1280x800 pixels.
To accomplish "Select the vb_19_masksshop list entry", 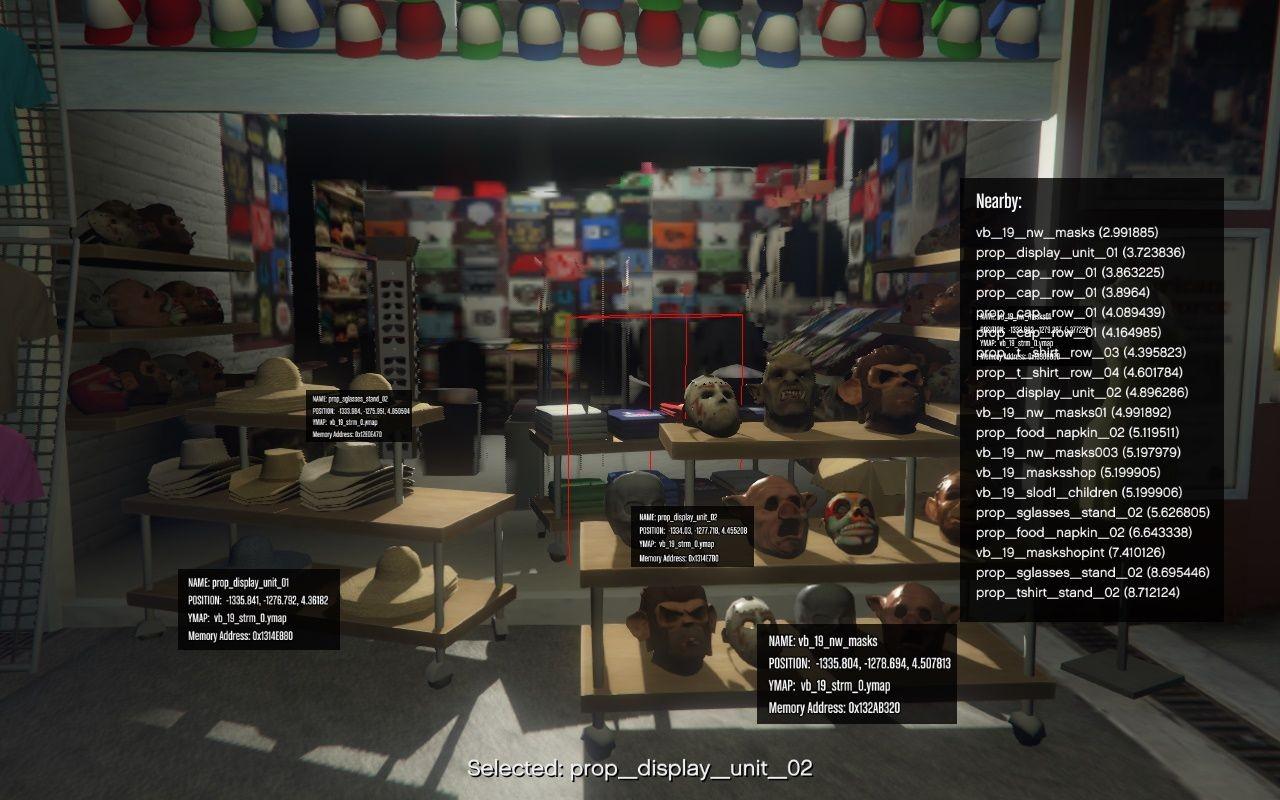I will (1068, 472).
